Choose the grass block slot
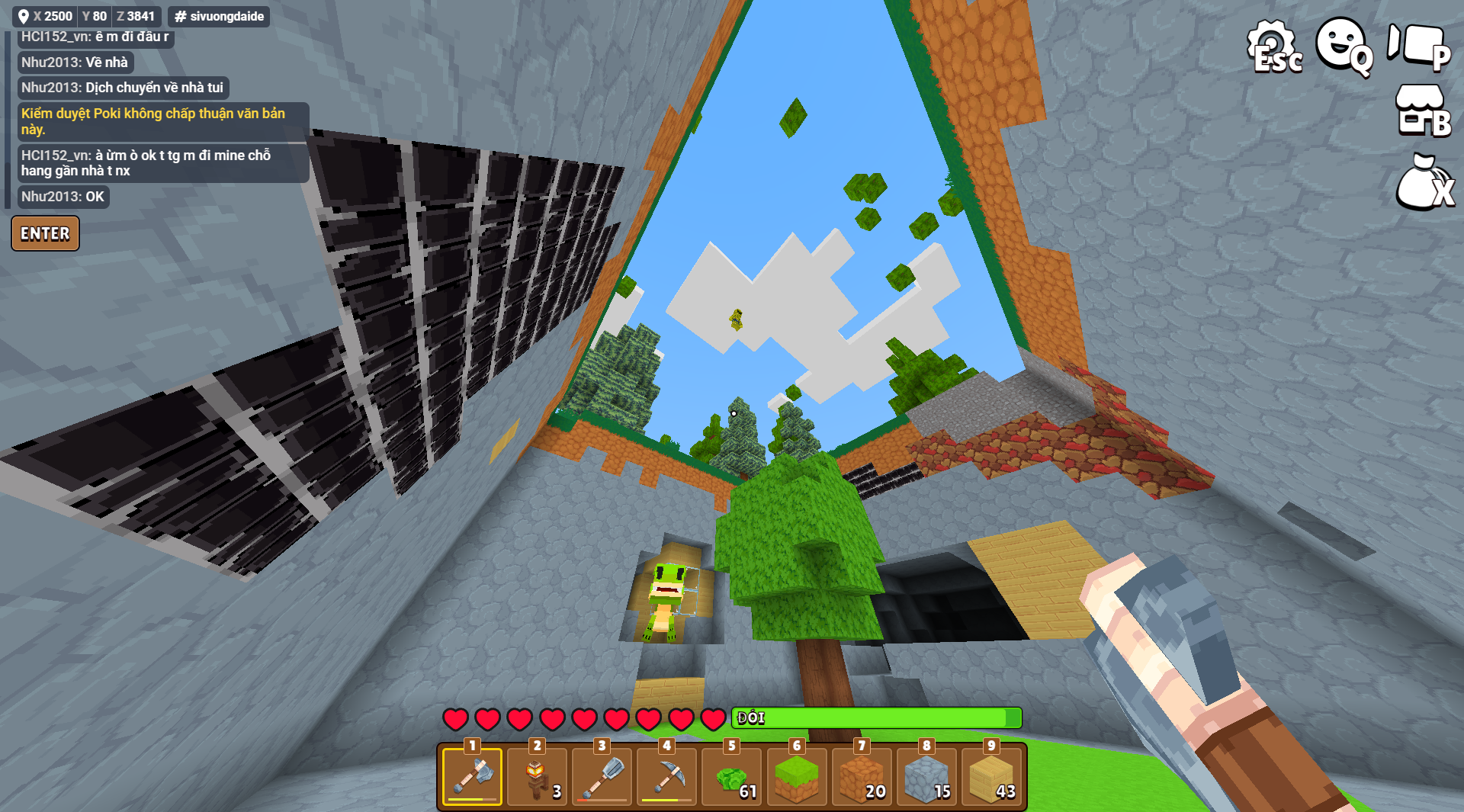Image resolution: width=1464 pixels, height=812 pixels. [797, 776]
